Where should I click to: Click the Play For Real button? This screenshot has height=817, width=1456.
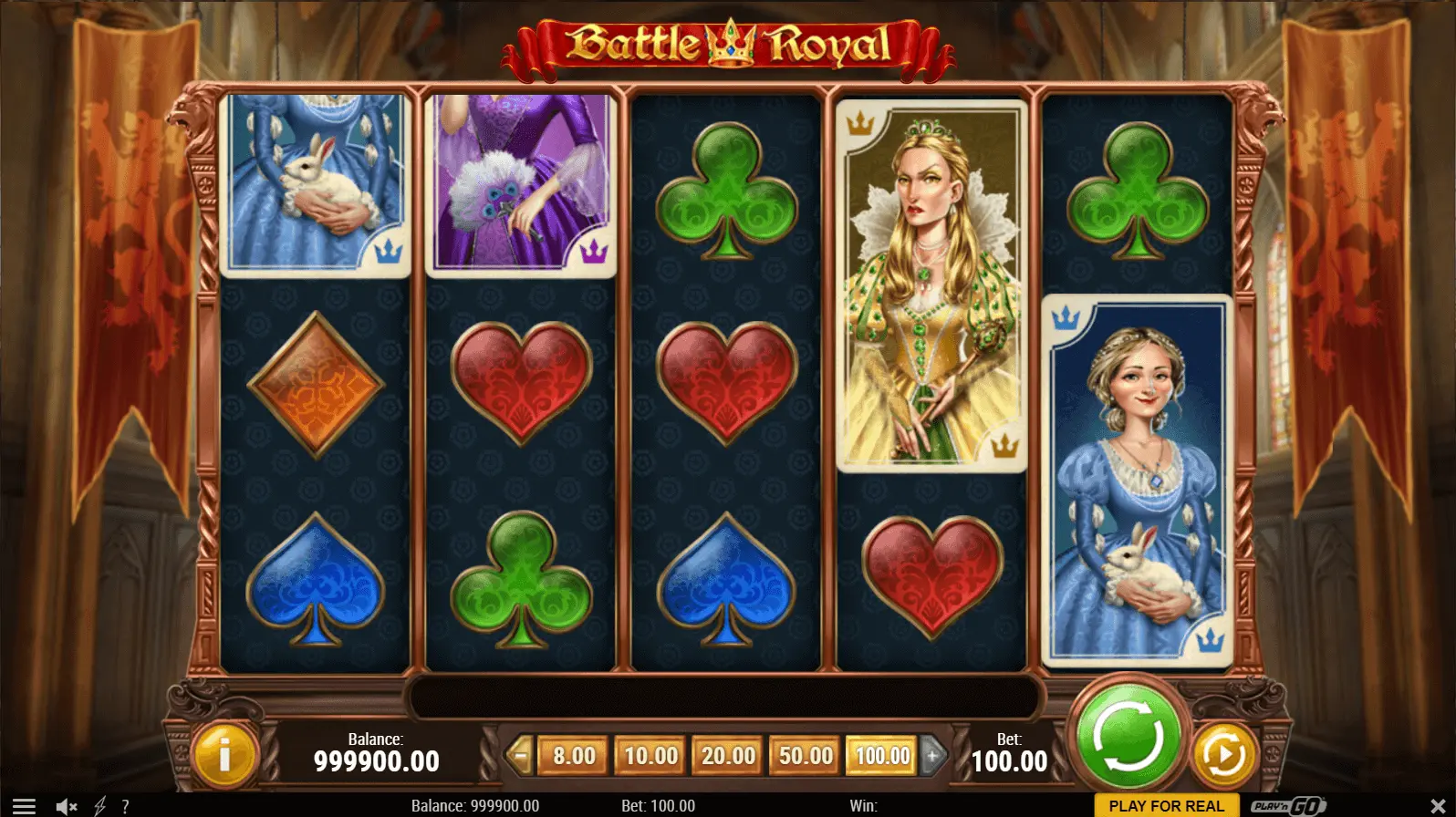click(x=1166, y=806)
